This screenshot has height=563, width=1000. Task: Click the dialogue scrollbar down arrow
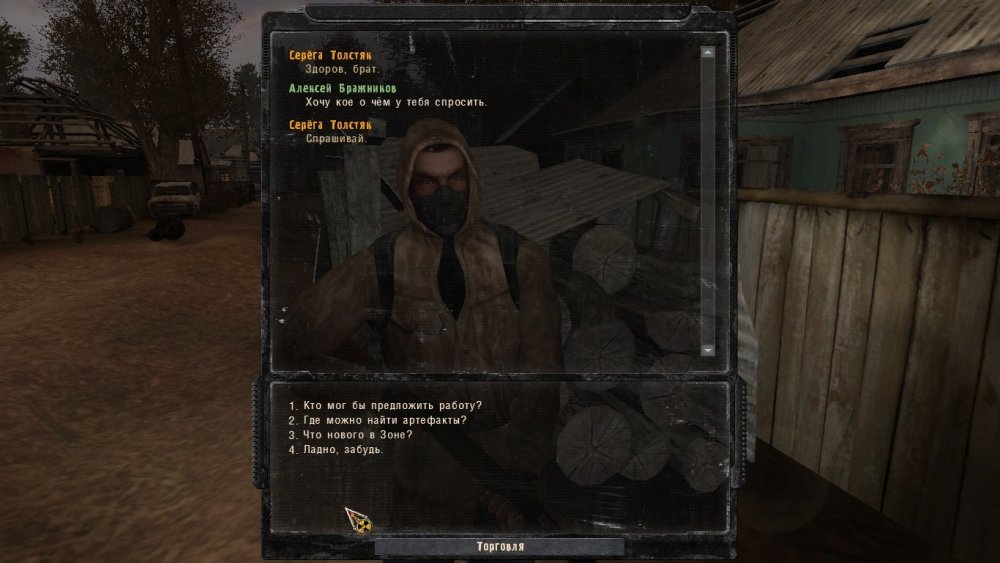pyautogui.click(x=708, y=350)
